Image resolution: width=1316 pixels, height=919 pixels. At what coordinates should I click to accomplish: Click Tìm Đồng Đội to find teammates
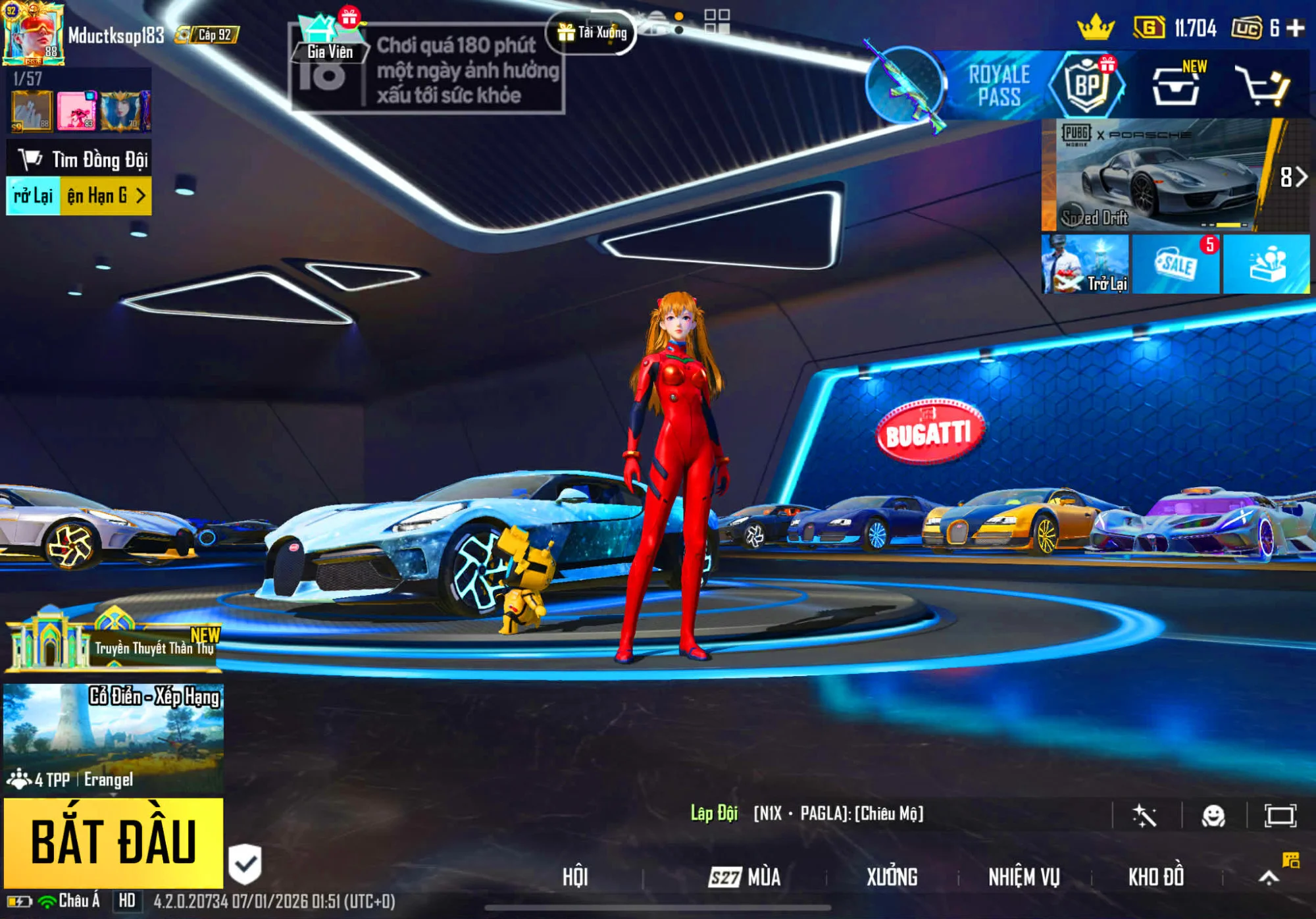80,159
